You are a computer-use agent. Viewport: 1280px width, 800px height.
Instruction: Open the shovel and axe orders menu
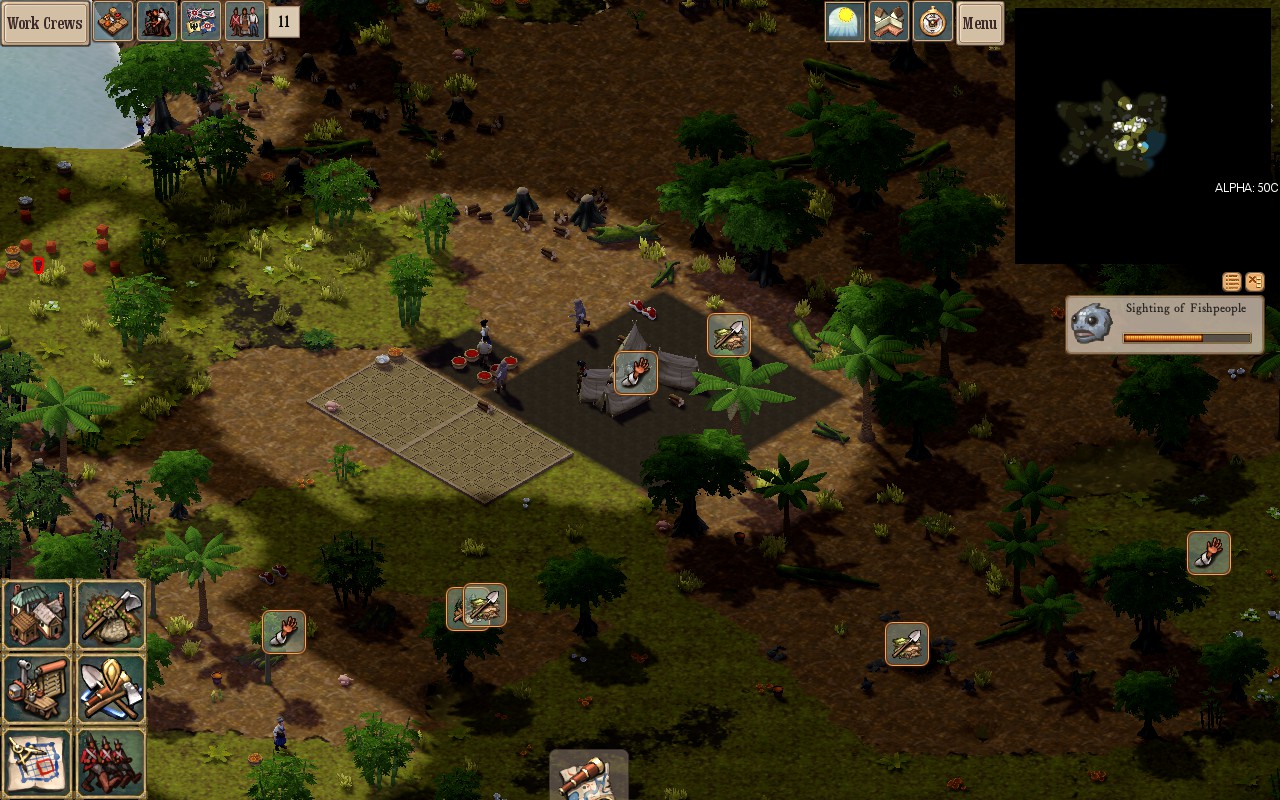111,689
